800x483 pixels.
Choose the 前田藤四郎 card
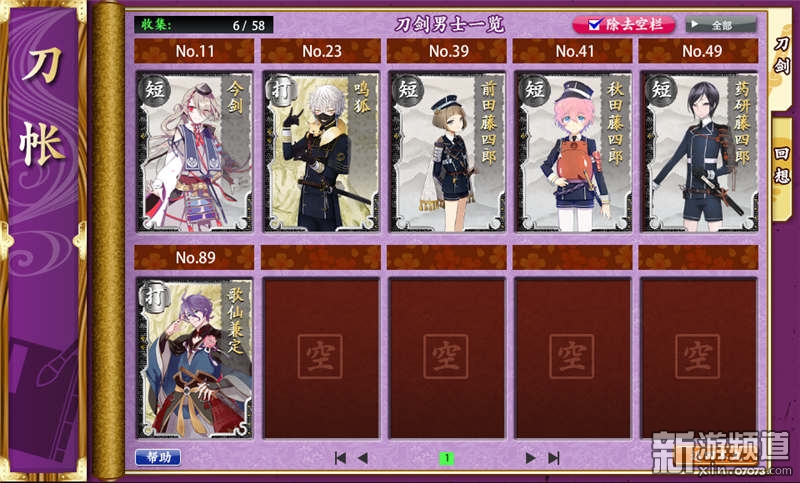click(447, 150)
